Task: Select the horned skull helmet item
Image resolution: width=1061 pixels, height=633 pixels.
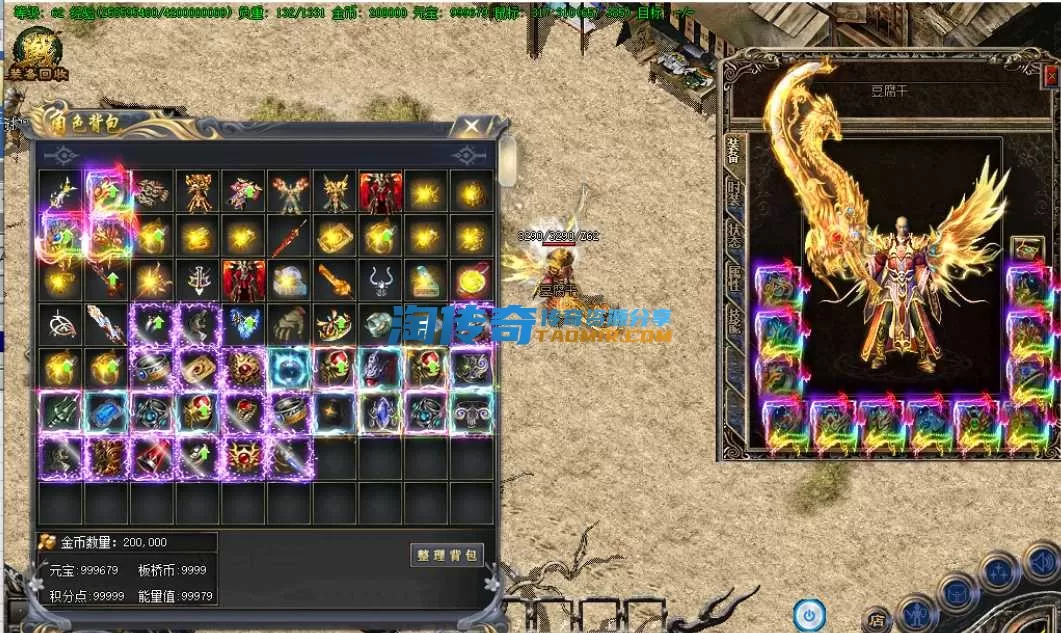Action: tap(380, 282)
